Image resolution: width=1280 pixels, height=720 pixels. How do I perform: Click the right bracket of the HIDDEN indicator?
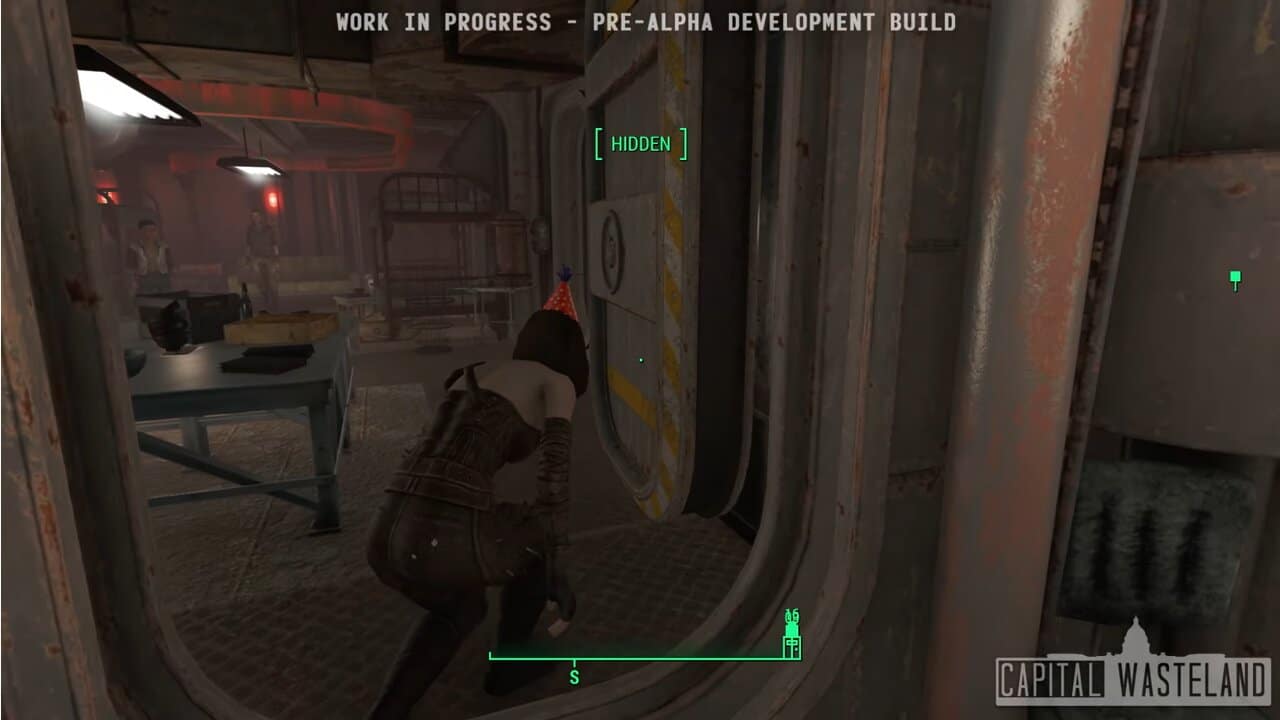coord(684,144)
